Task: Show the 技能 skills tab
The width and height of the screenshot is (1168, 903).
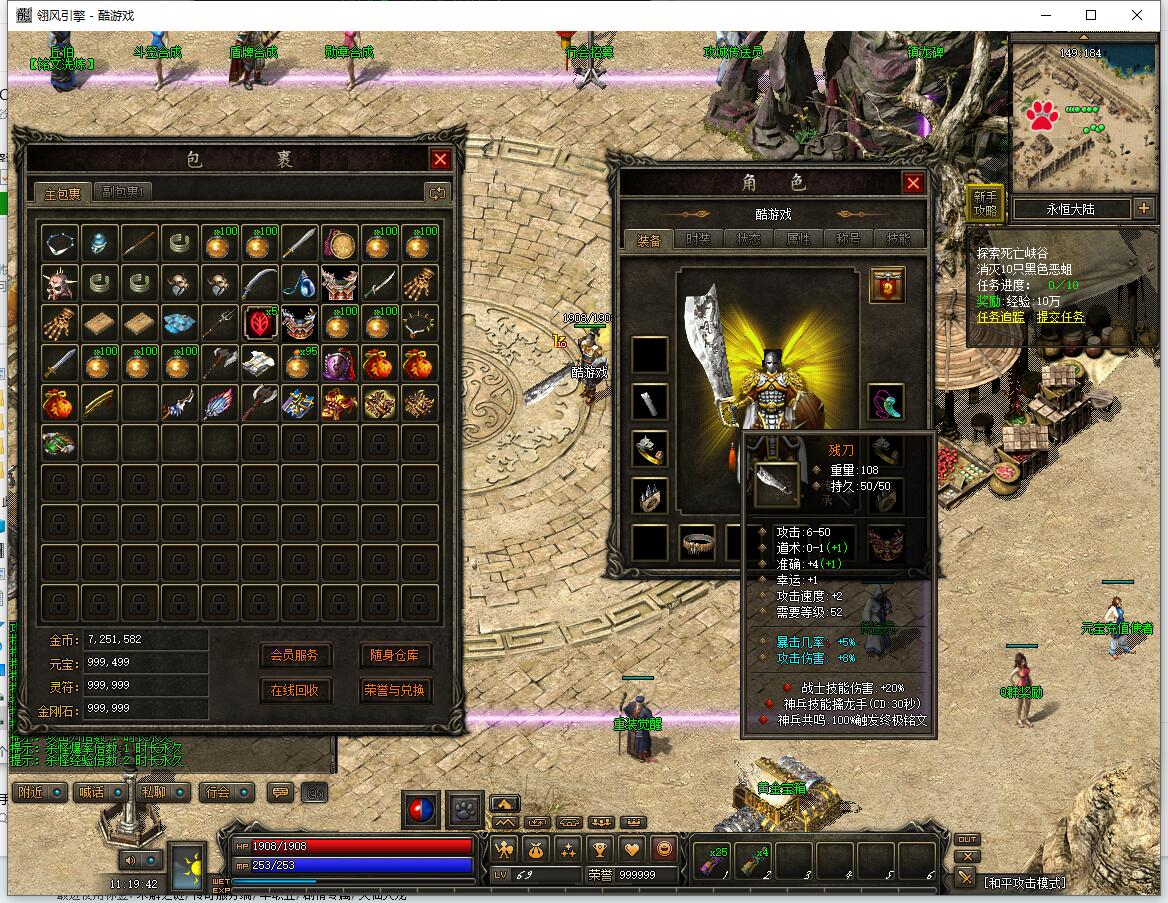Action: point(899,239)
